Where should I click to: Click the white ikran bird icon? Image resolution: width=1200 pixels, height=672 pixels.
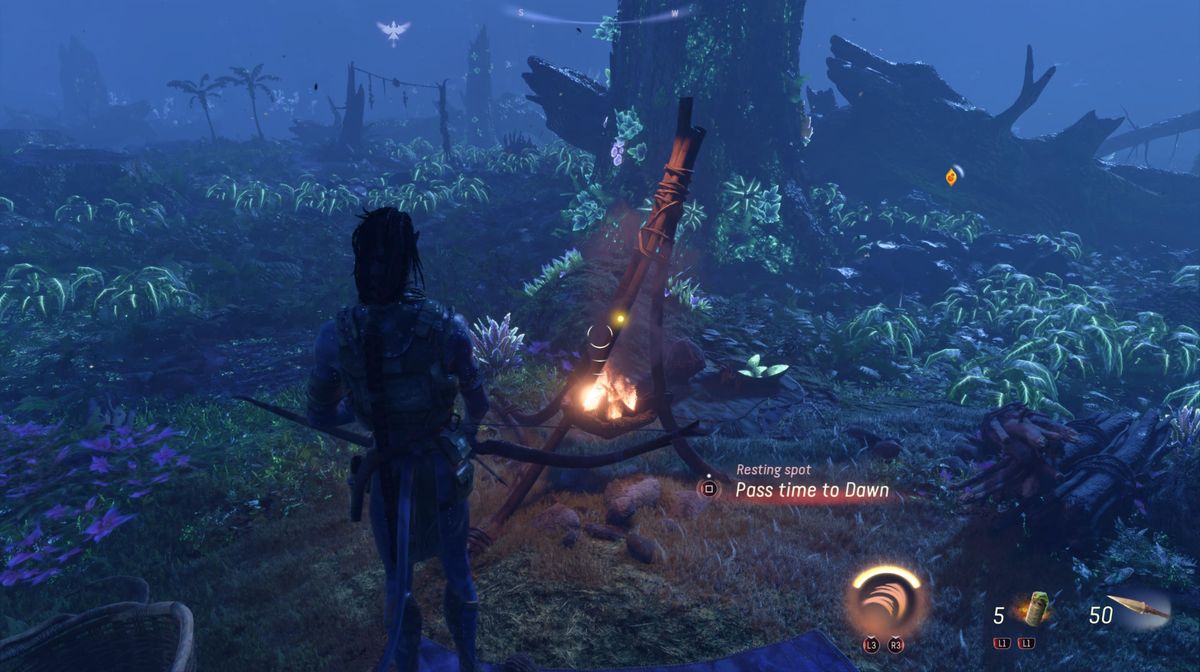click(393, 32)
